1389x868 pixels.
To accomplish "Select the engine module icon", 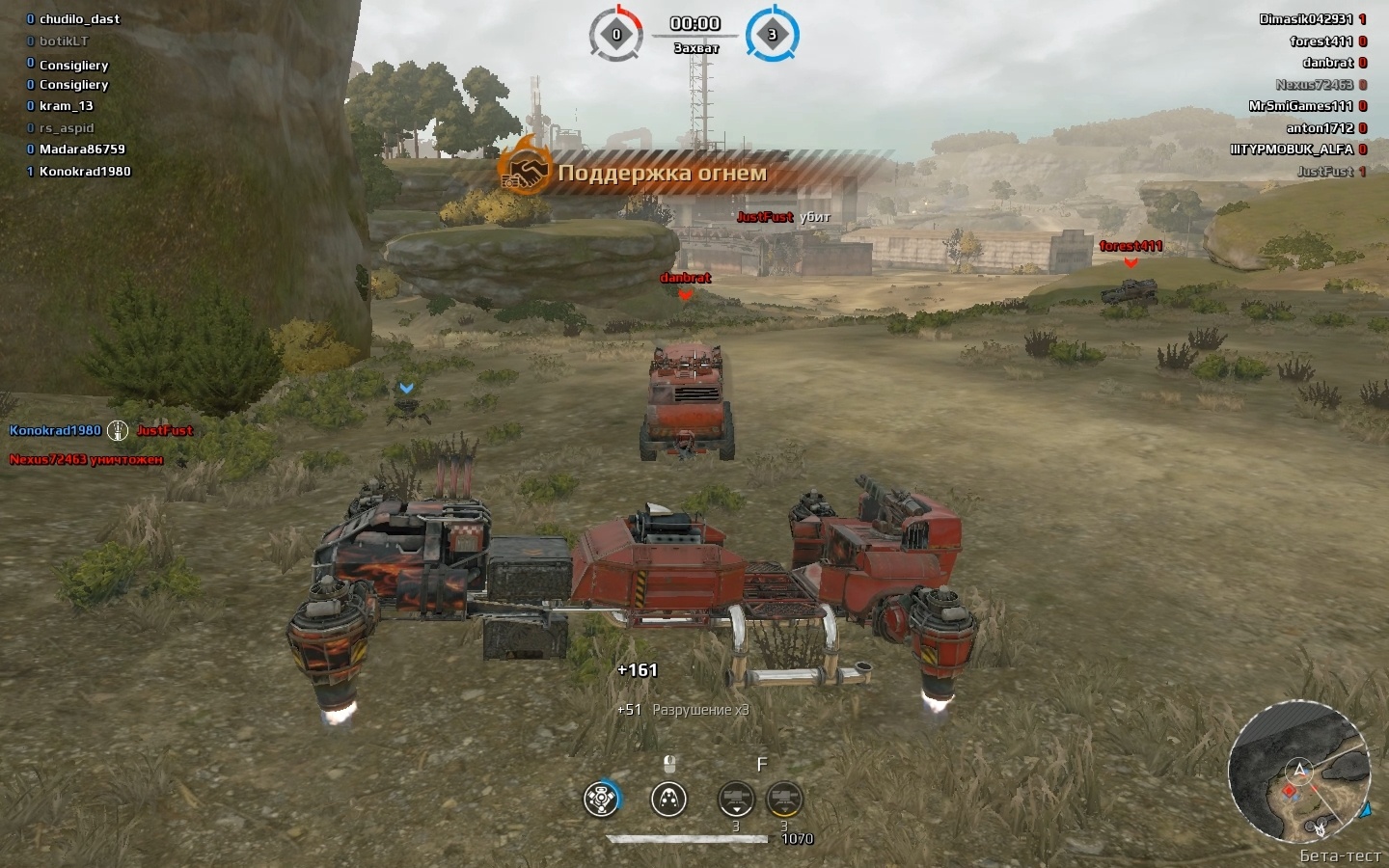I will [x=601, y=798].
